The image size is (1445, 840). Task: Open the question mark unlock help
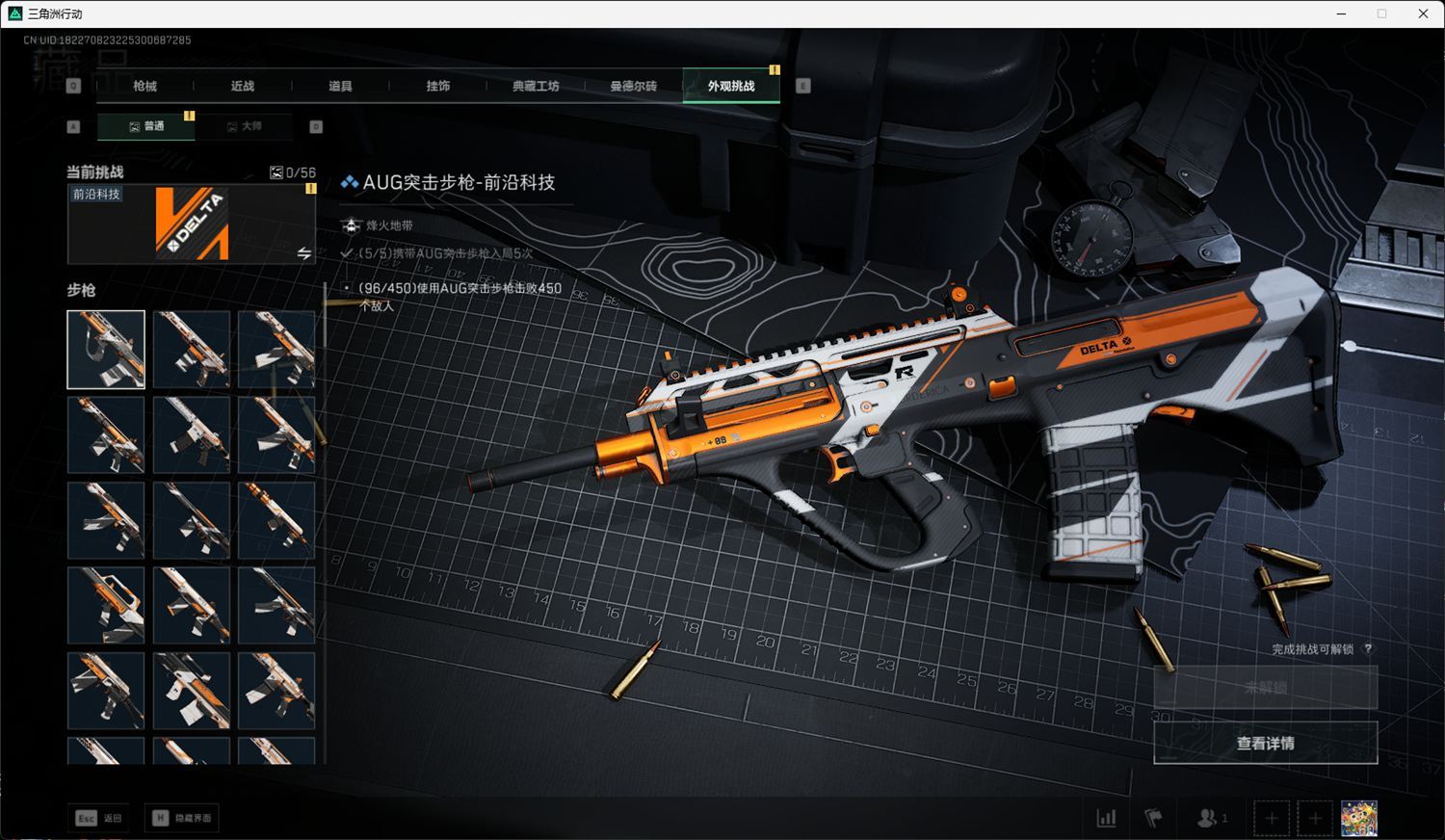[1368, 649]
